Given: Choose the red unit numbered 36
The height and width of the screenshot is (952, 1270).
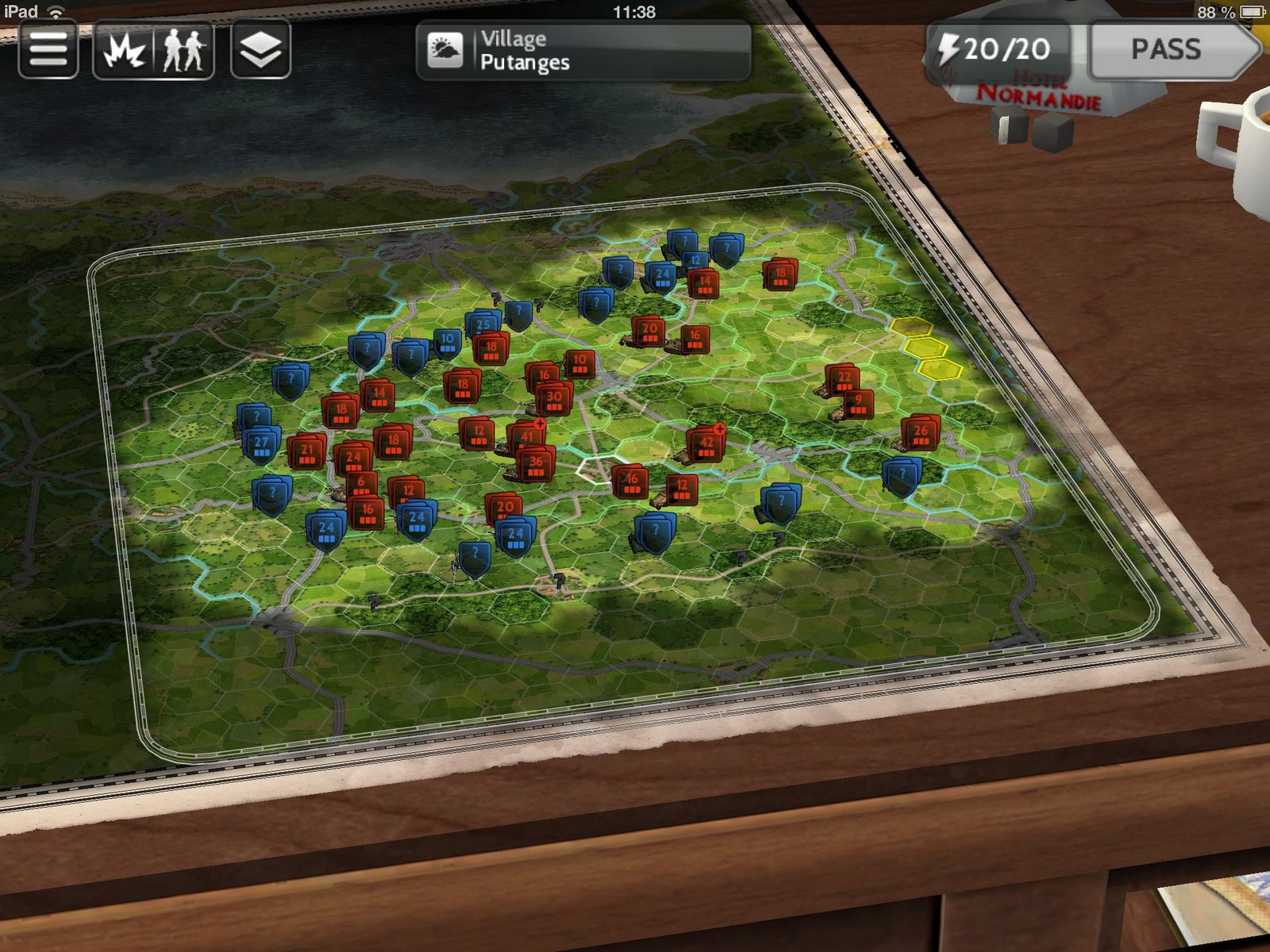Looking at the screenshot, I should 537,464.
